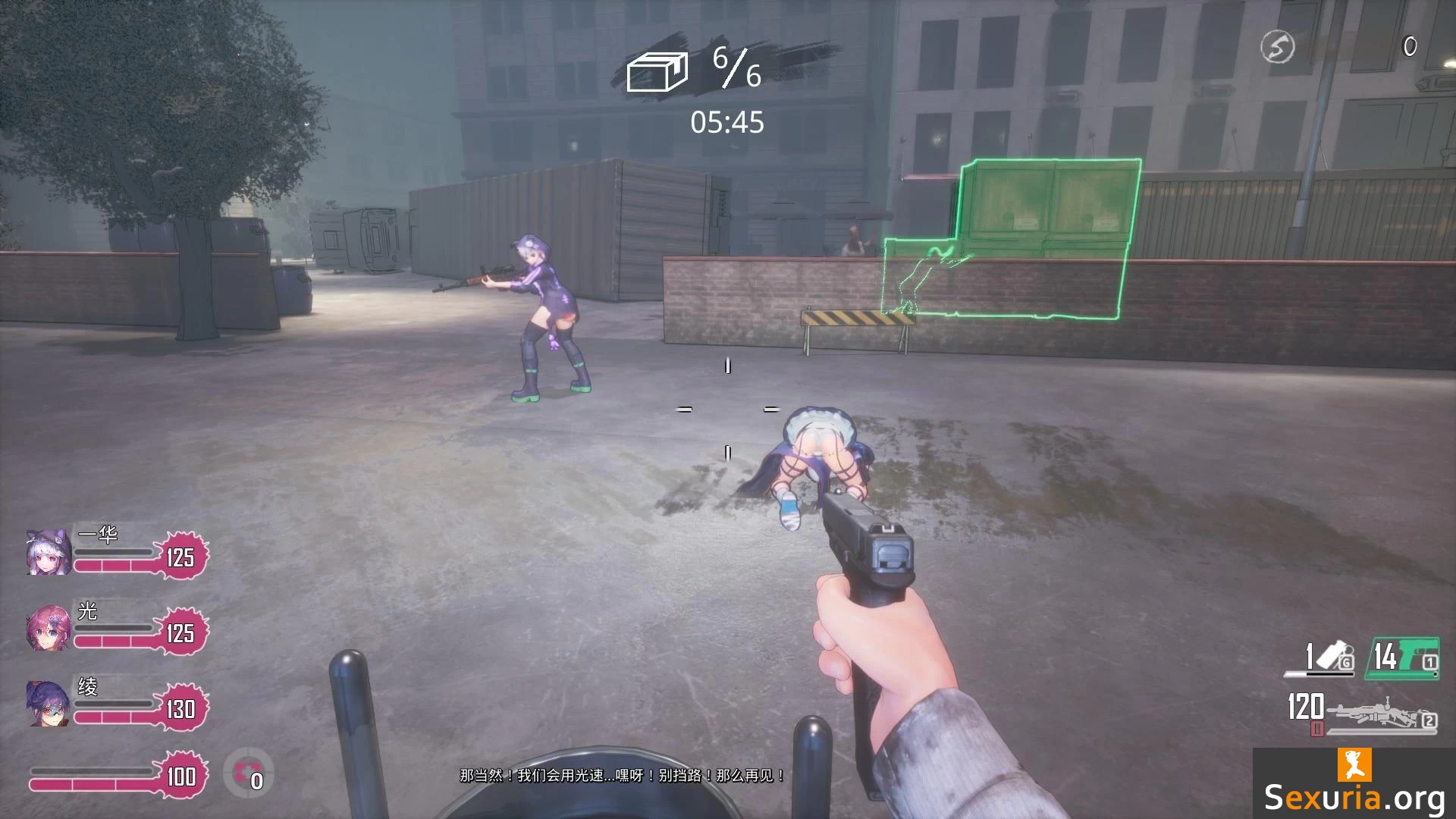The image size is (1456, 819).
Task: Select squad member 绫's portrait
Action: coord(49,703)
